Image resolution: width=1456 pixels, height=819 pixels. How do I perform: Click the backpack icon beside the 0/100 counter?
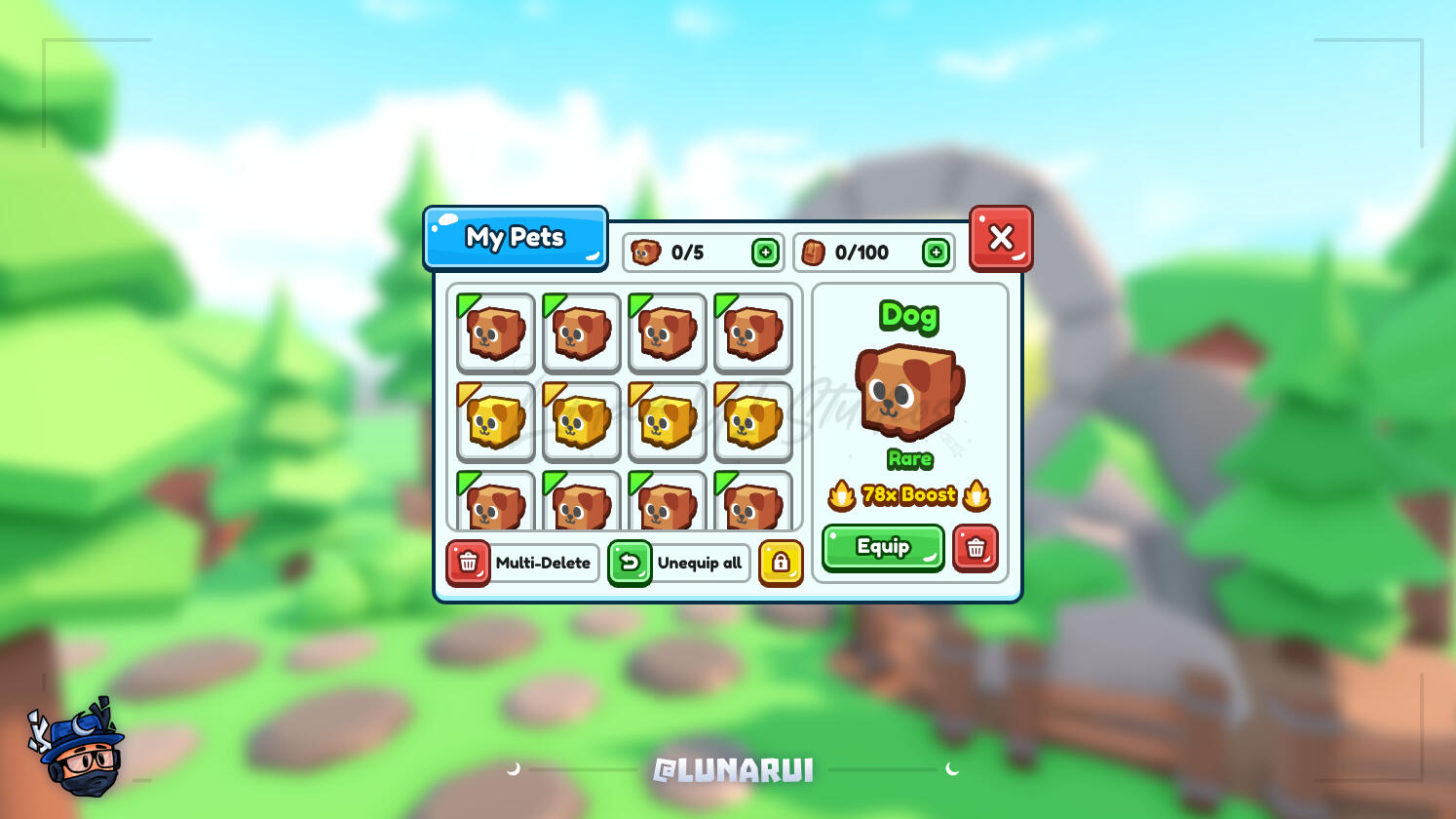click(x=812, y=253)
